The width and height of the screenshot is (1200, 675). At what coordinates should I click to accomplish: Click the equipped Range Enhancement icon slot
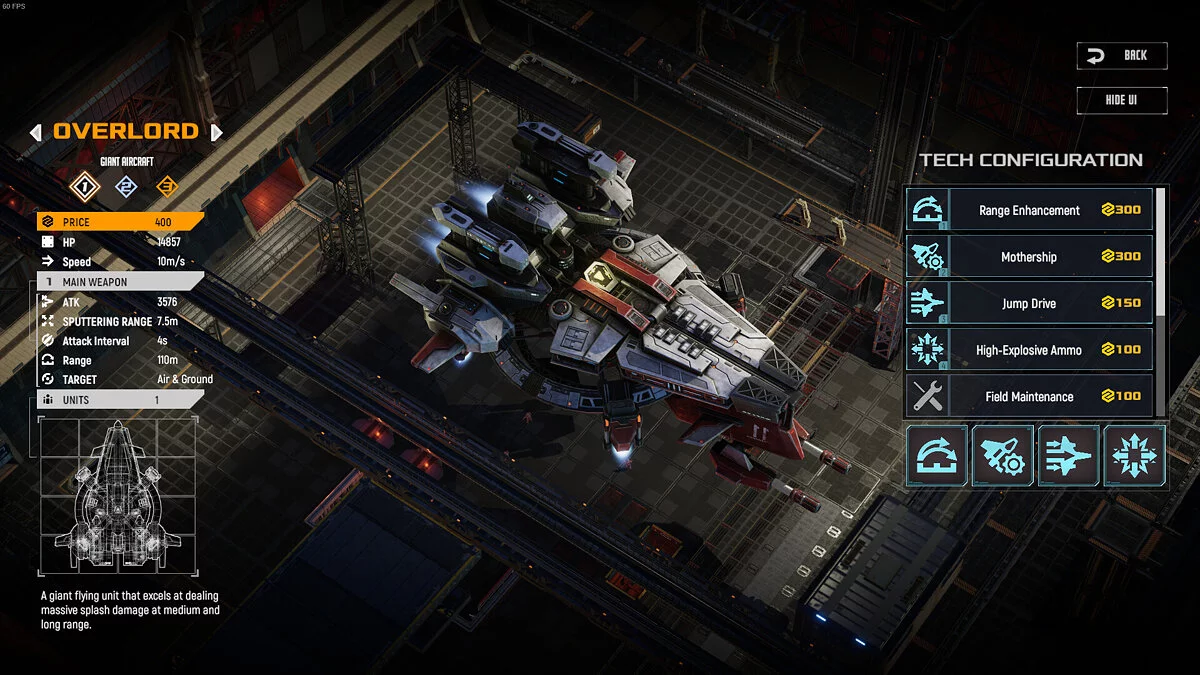[x=937, y=456]
